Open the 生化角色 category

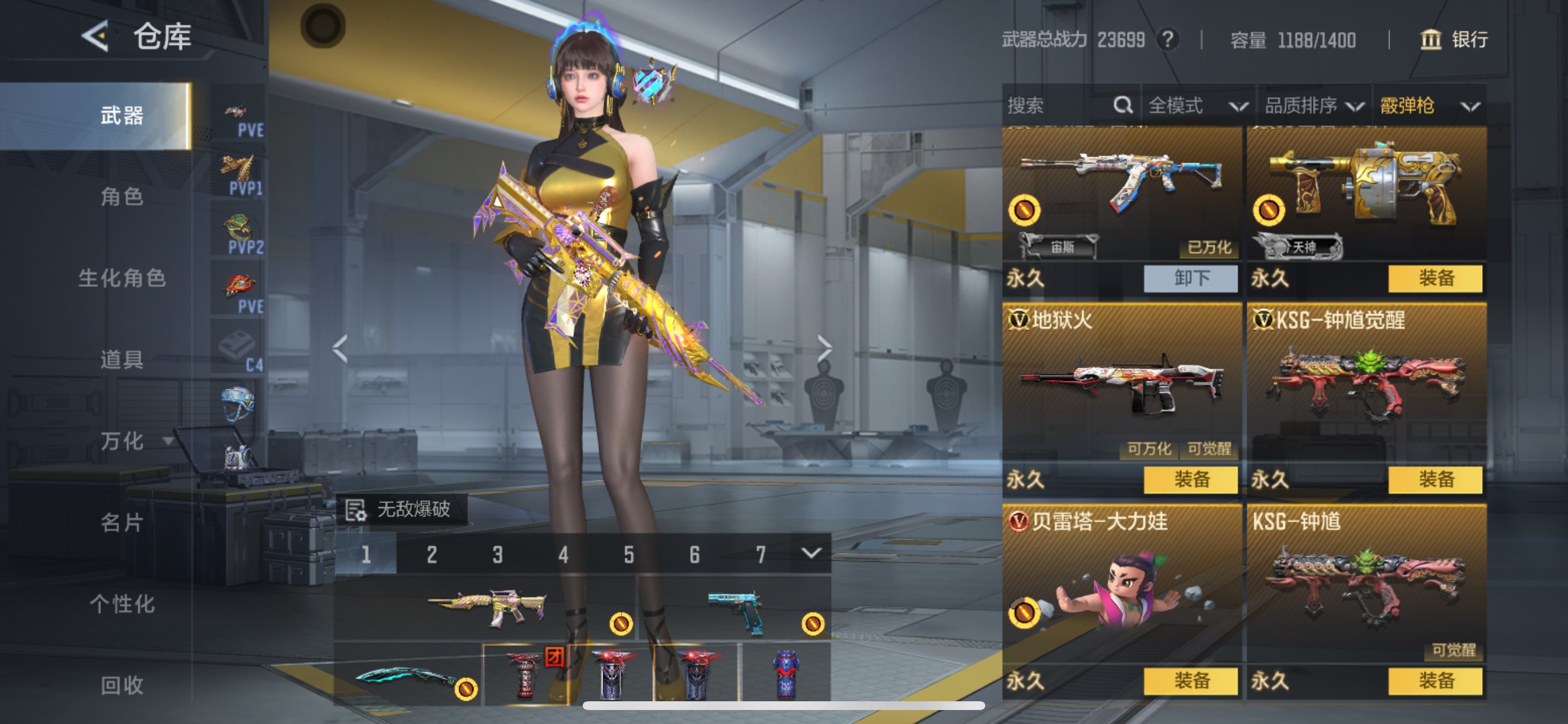coord(122,278)
